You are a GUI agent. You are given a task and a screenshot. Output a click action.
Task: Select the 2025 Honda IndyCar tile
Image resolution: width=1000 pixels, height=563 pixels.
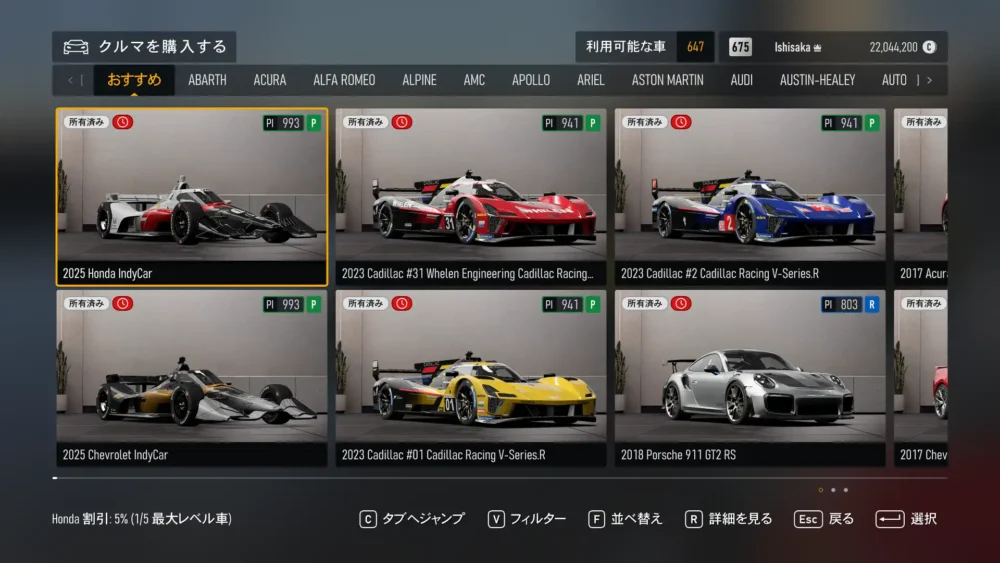pyautogui.click(x=192, y=197)
